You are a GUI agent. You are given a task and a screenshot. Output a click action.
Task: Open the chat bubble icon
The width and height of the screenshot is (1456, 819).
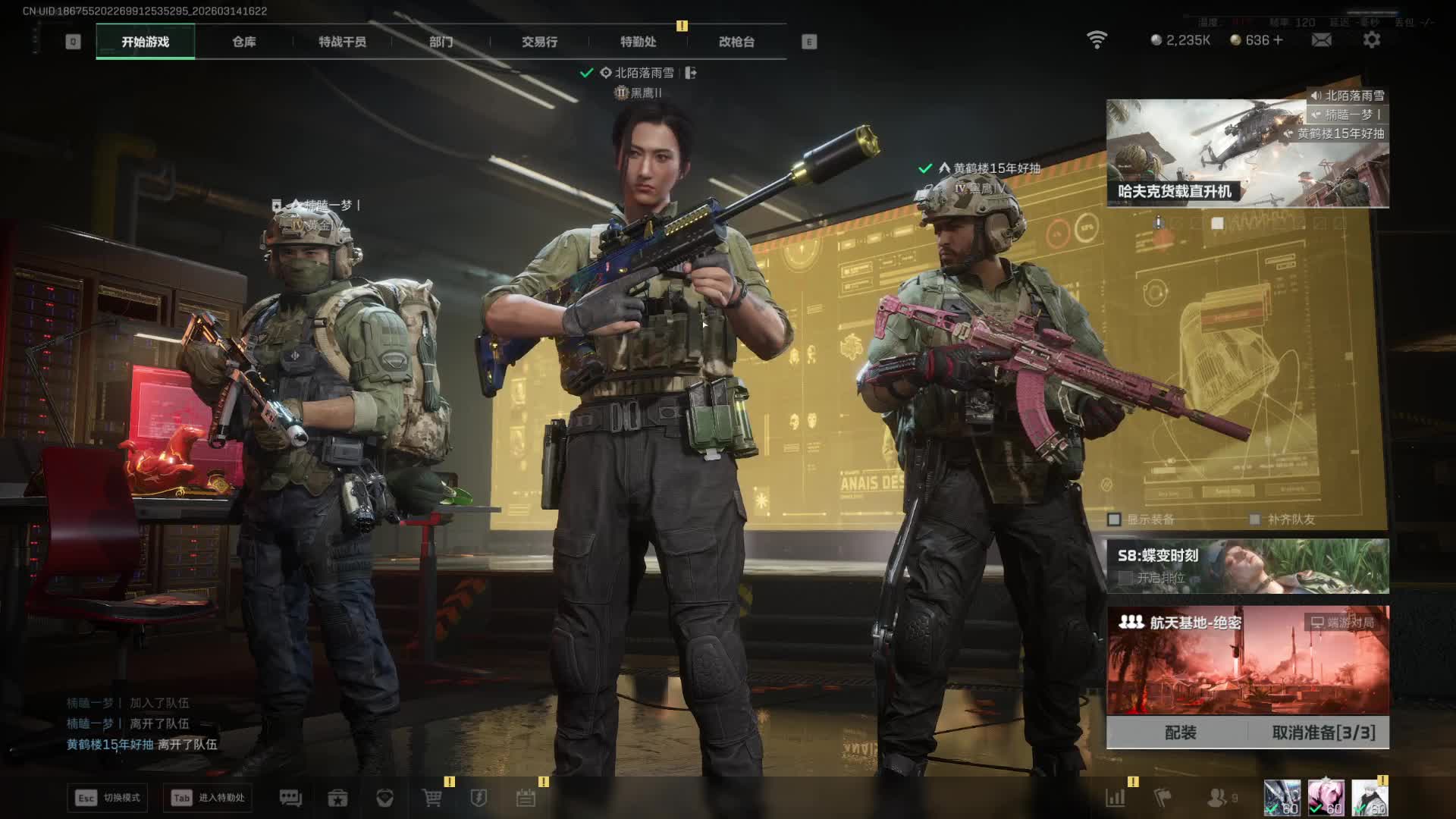[x=290, y=798]
